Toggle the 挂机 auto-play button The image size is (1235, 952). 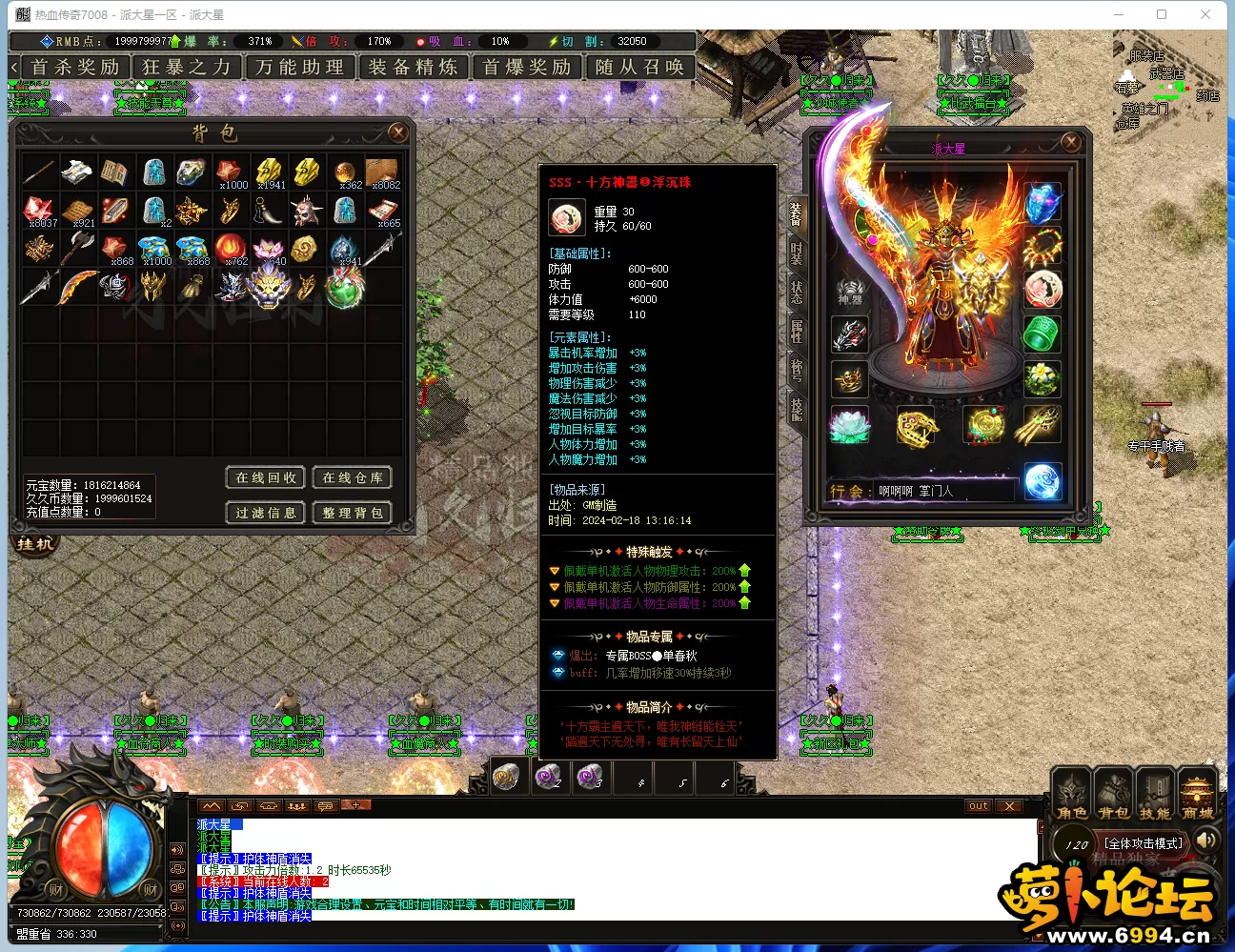35,544
